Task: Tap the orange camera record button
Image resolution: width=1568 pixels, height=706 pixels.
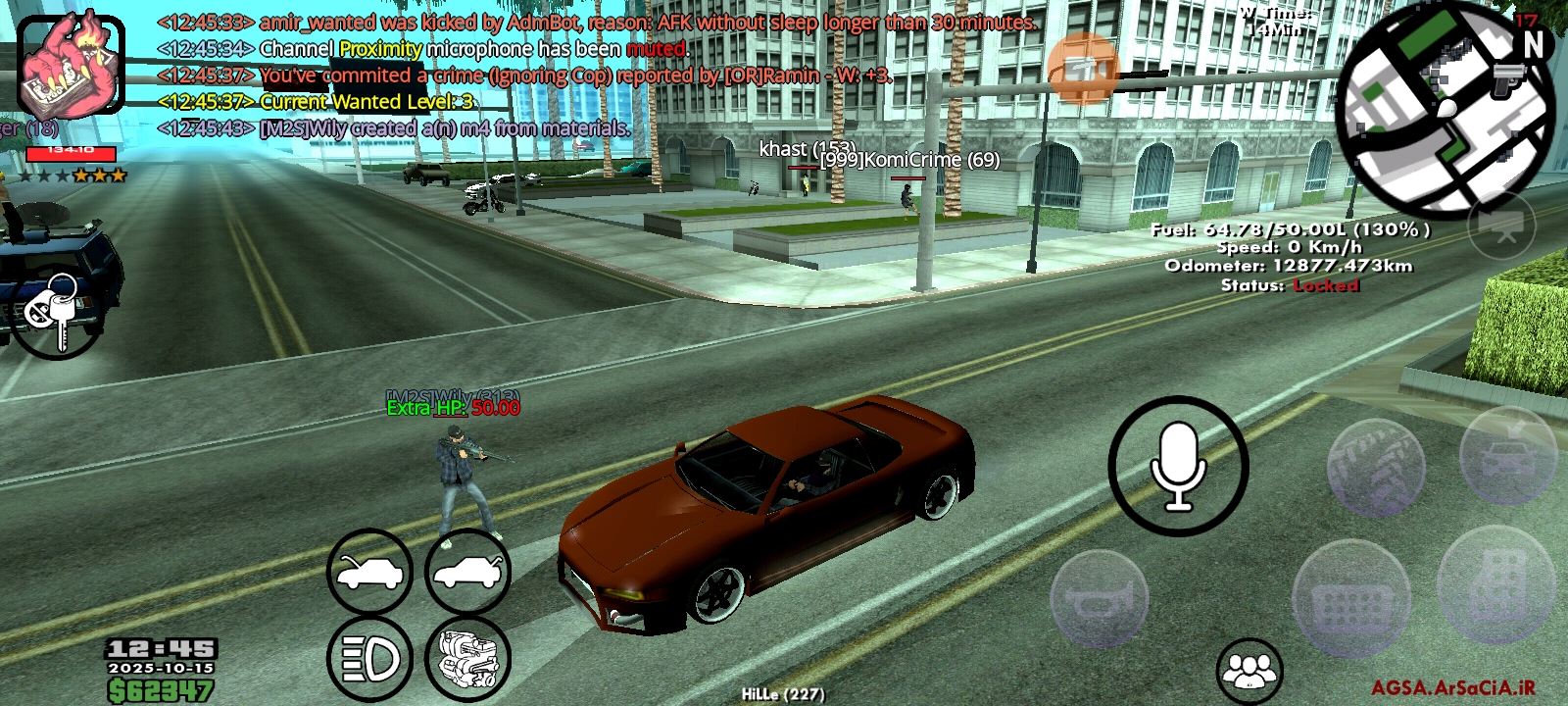Action: [x=1083, y=69]
